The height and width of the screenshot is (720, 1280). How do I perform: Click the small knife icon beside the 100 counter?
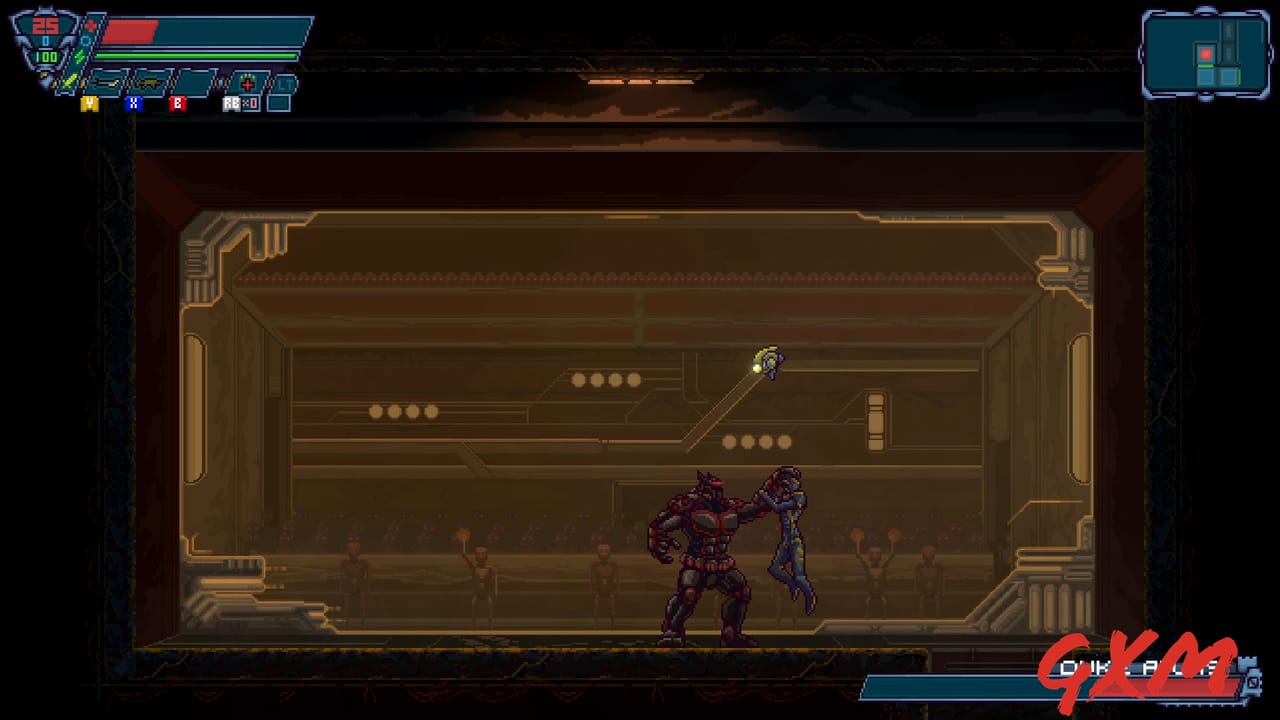[71, 80]
